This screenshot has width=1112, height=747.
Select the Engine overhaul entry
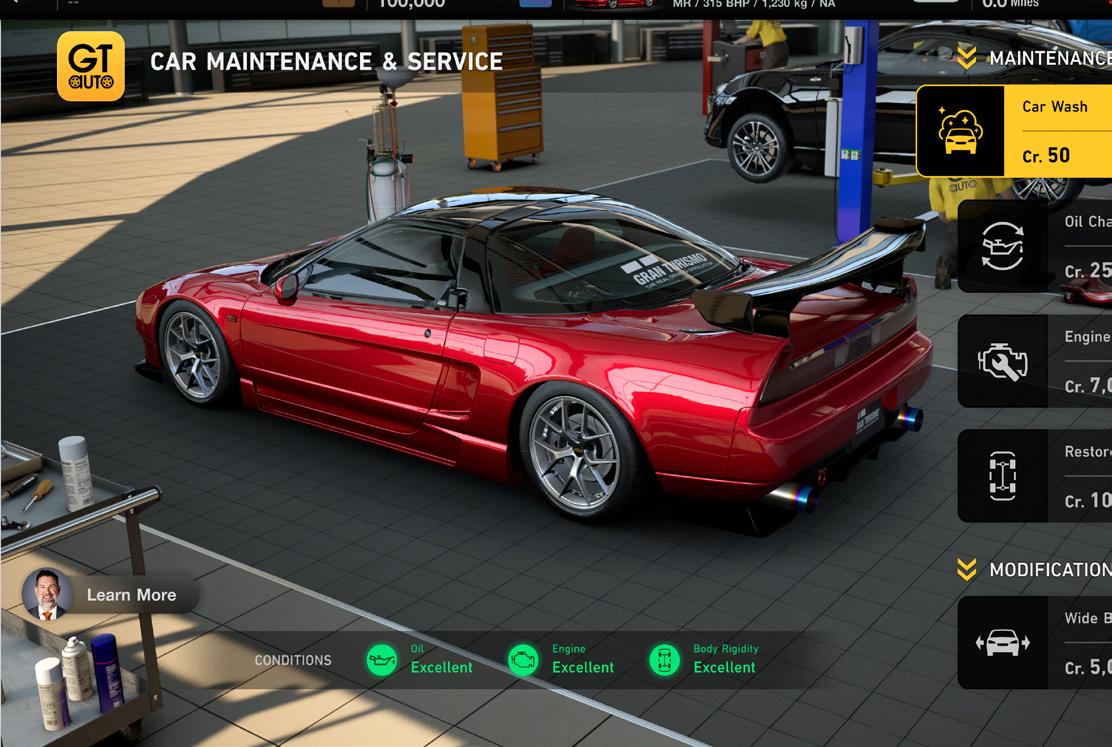click(1035, 361)
